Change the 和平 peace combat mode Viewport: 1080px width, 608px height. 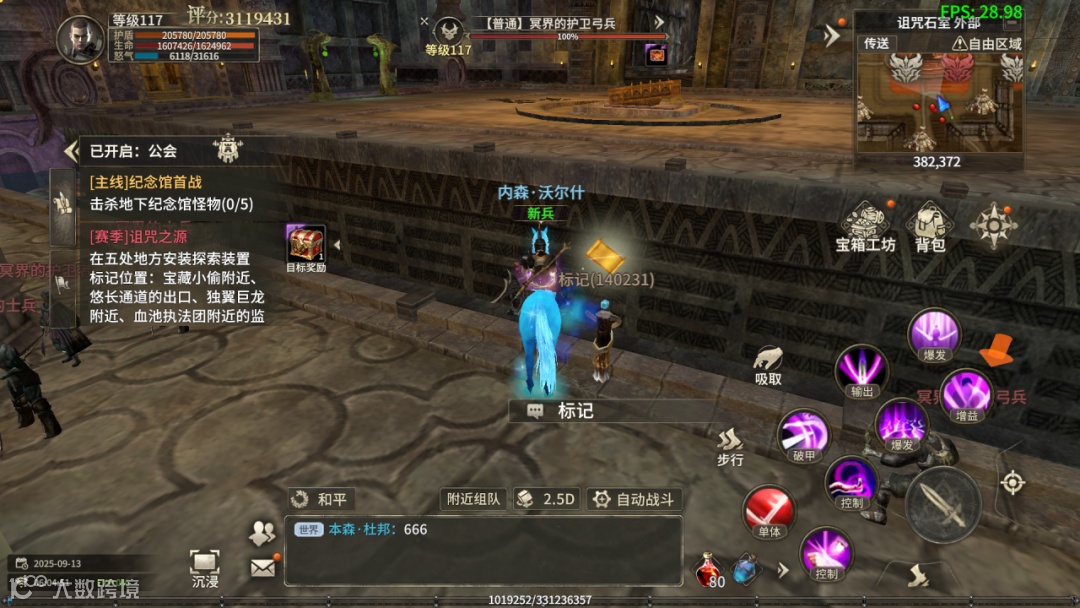pos(321,499)
